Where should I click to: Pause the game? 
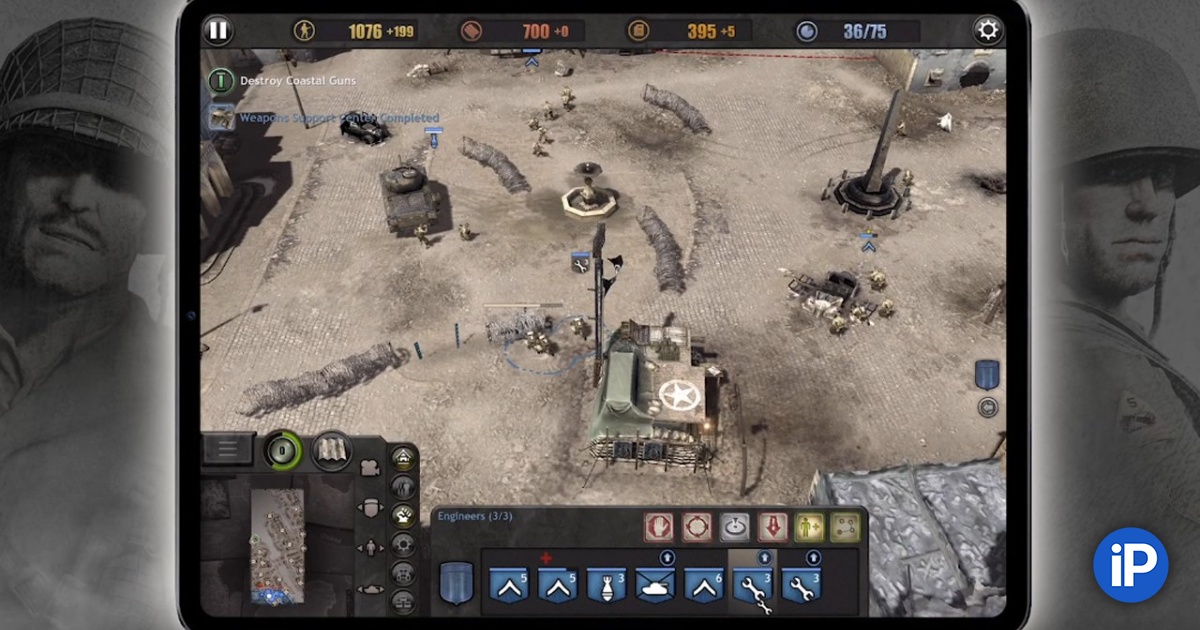point(217,30)
